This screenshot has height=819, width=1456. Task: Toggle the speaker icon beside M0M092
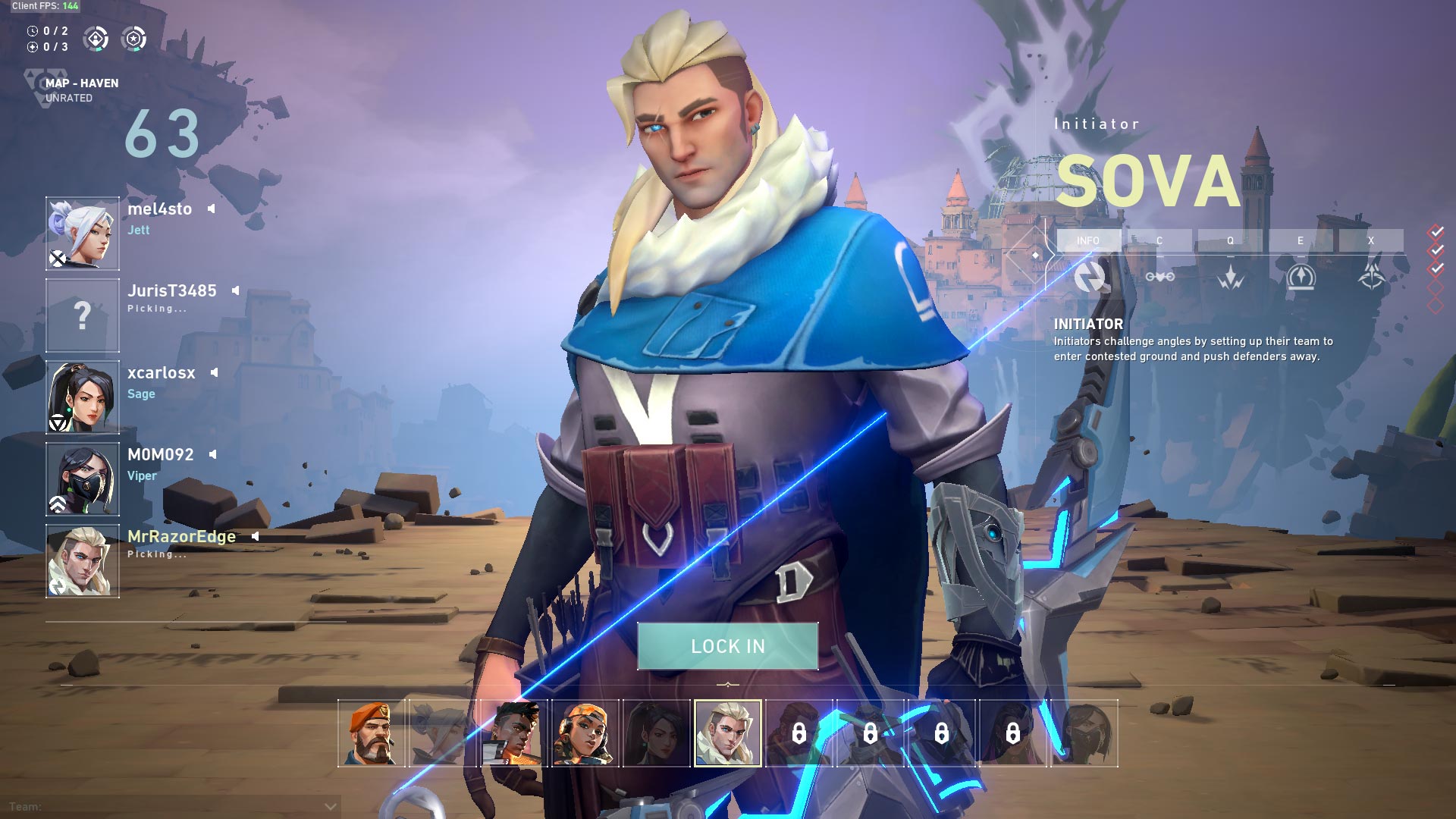[x=213, y=454]
